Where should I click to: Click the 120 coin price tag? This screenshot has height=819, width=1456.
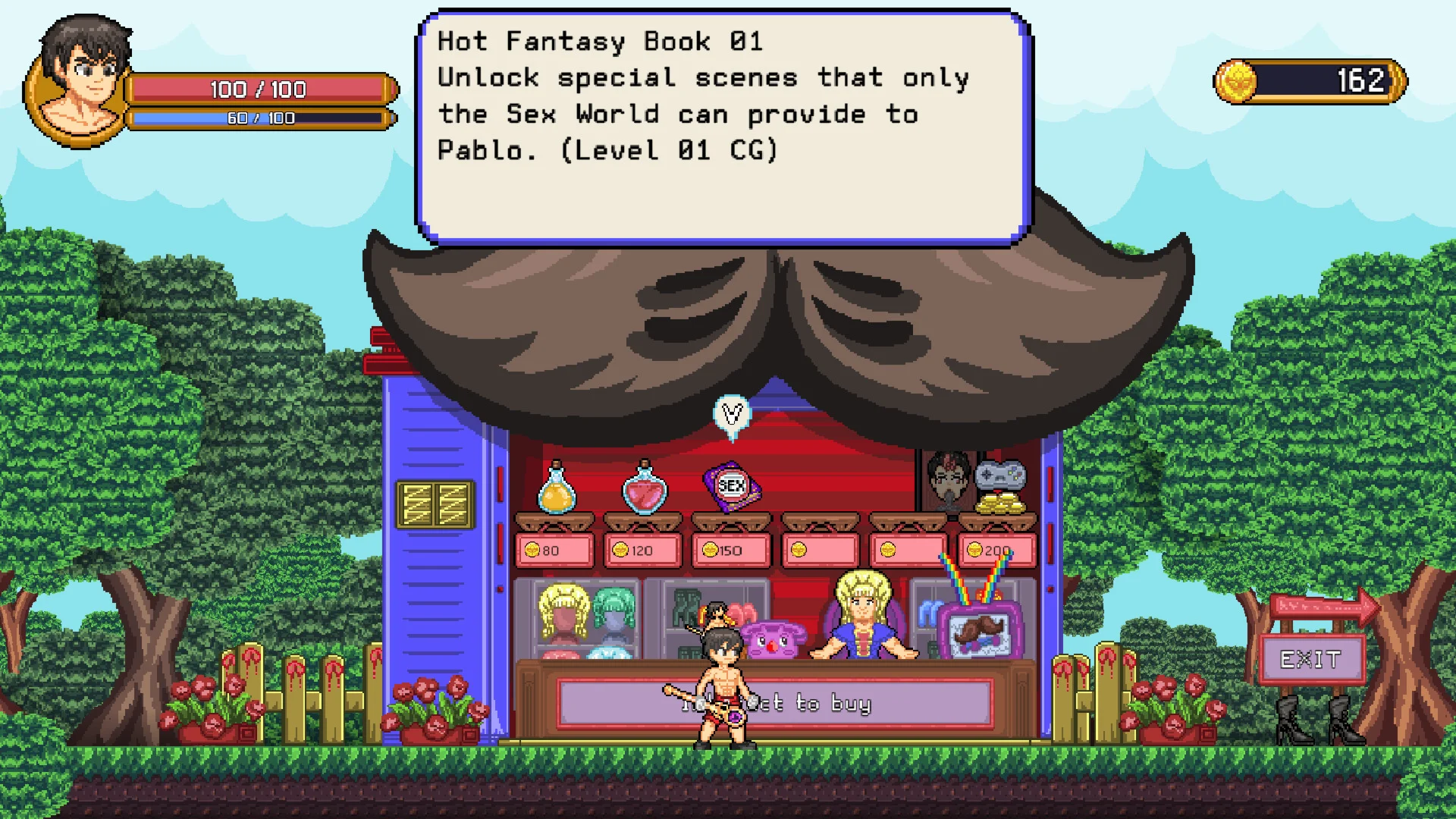(643, 551)
